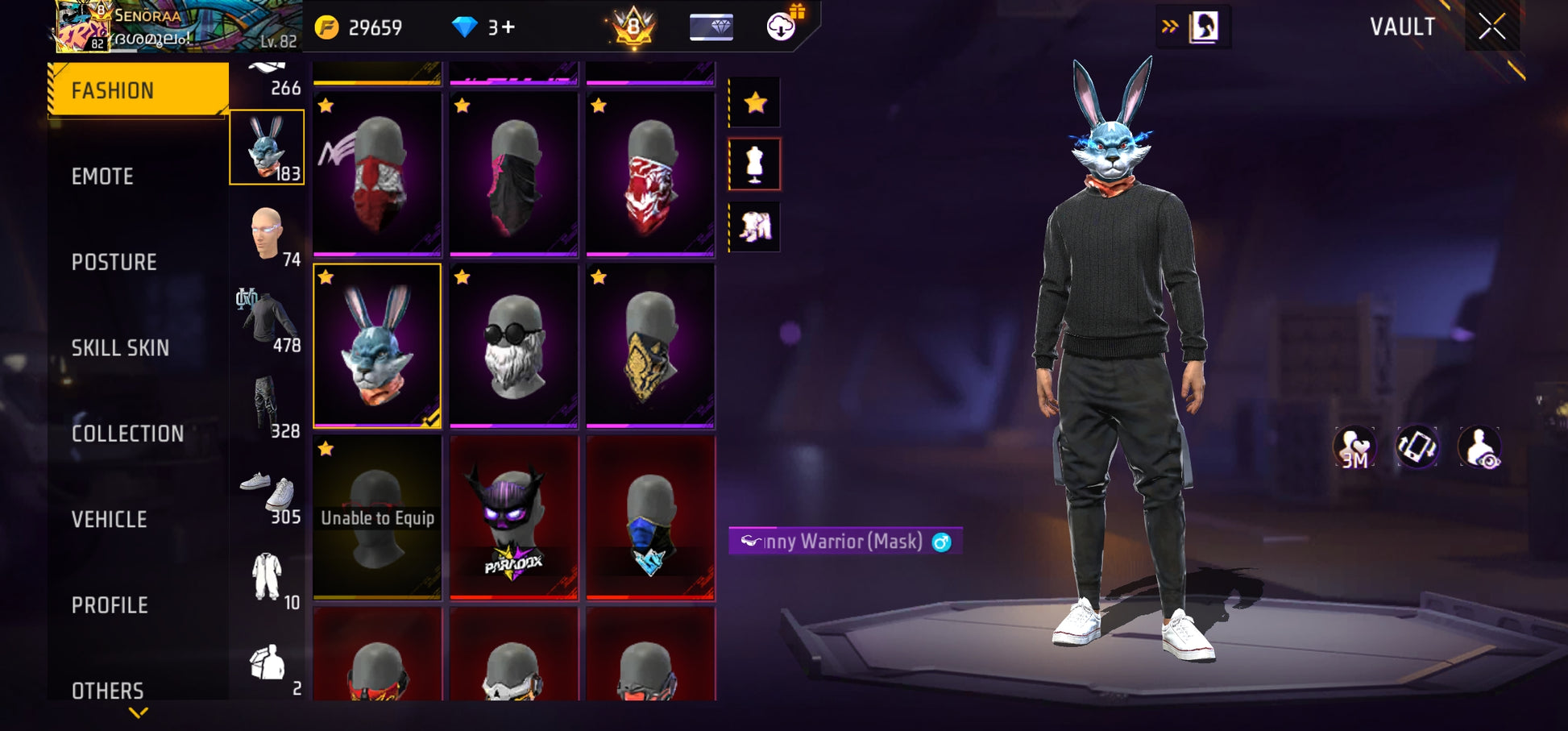
Task: Select the Others tab
Action: click(107, 691)
